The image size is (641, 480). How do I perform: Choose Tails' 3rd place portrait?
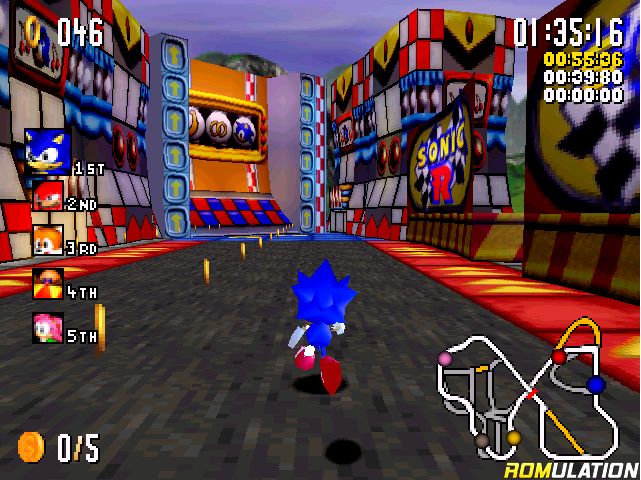(48, 240)
